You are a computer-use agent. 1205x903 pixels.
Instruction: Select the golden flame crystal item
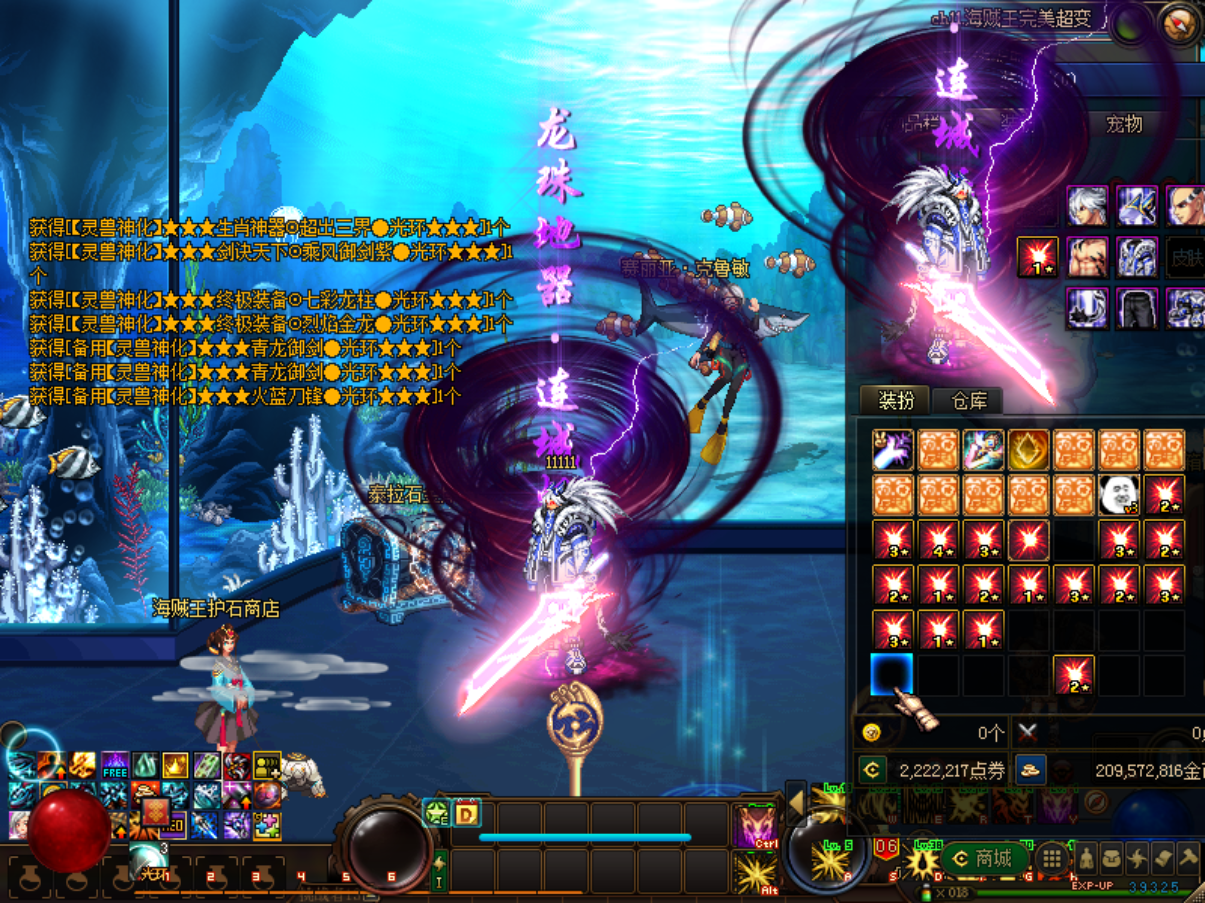click(x=1028, y=450)
